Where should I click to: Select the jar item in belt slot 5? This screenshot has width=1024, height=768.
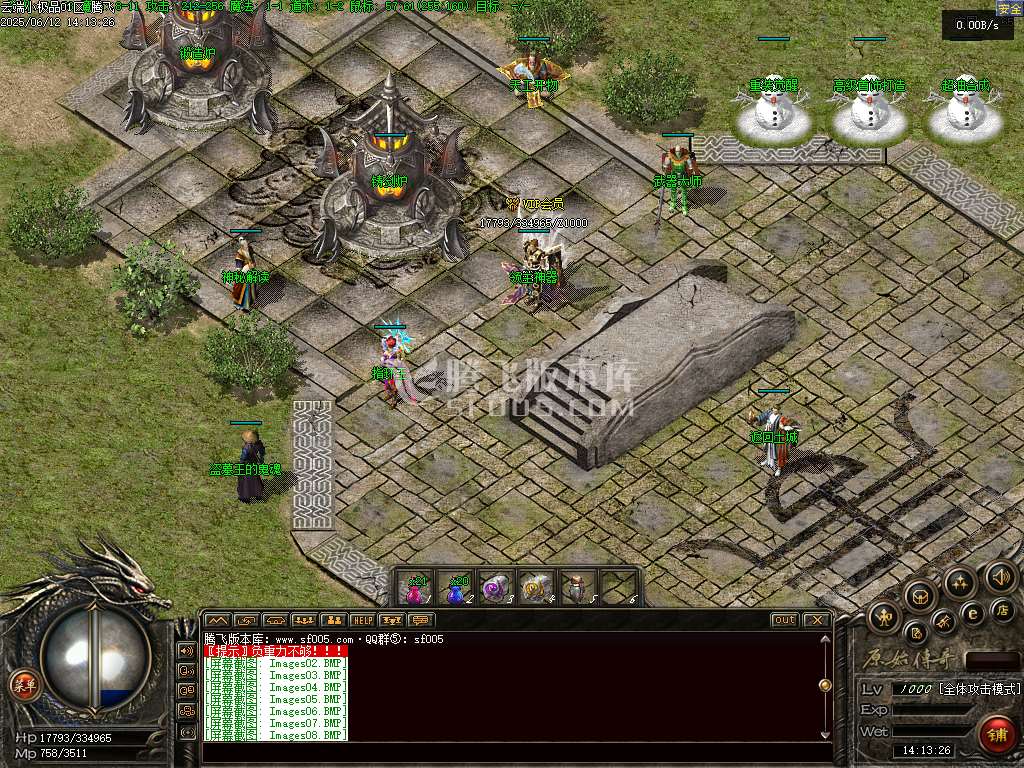[577, 589]
